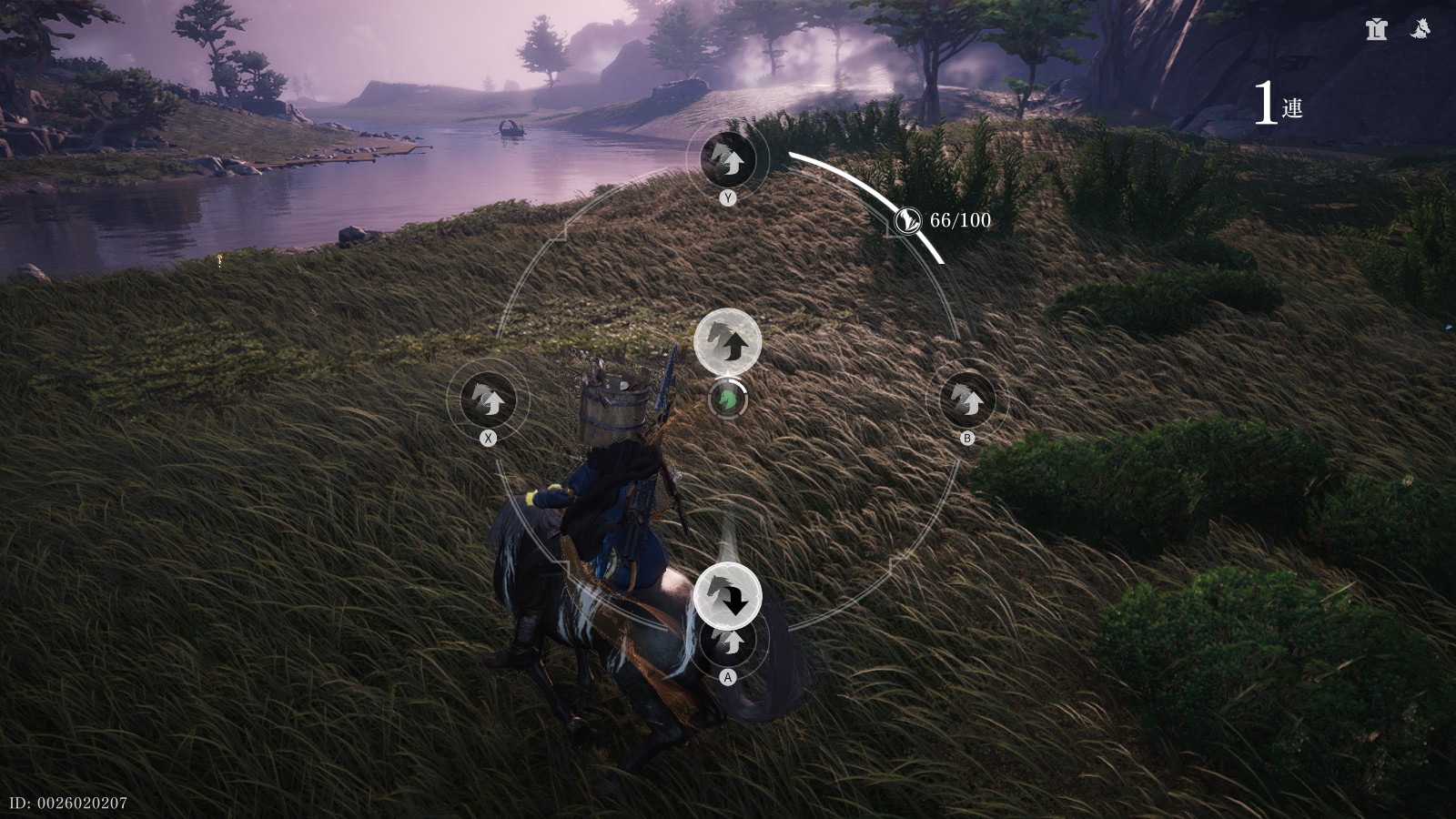The width and height of the screenshot is (1456, 819).
Task: Open the shirt outfit icon
Action: (x=1376, y=29)
